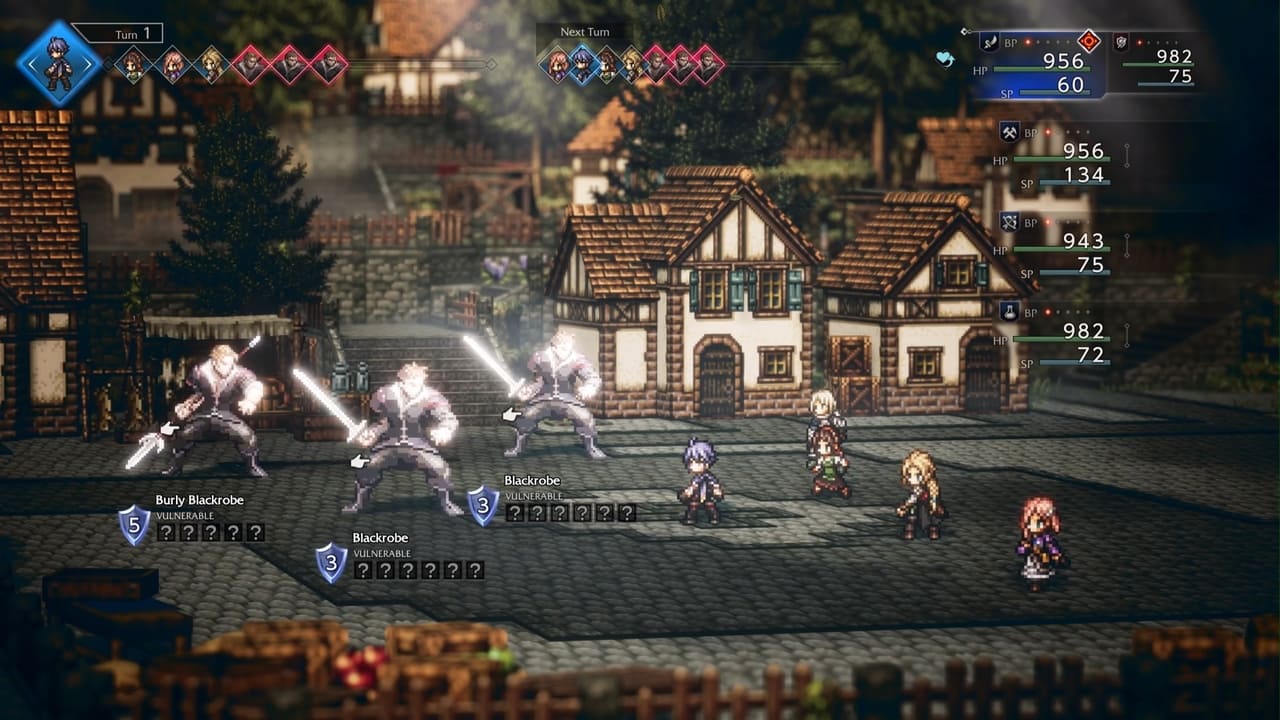Click the Burly Blackrobe shield showing 5

pyautogui.click(x=135, y=525)
